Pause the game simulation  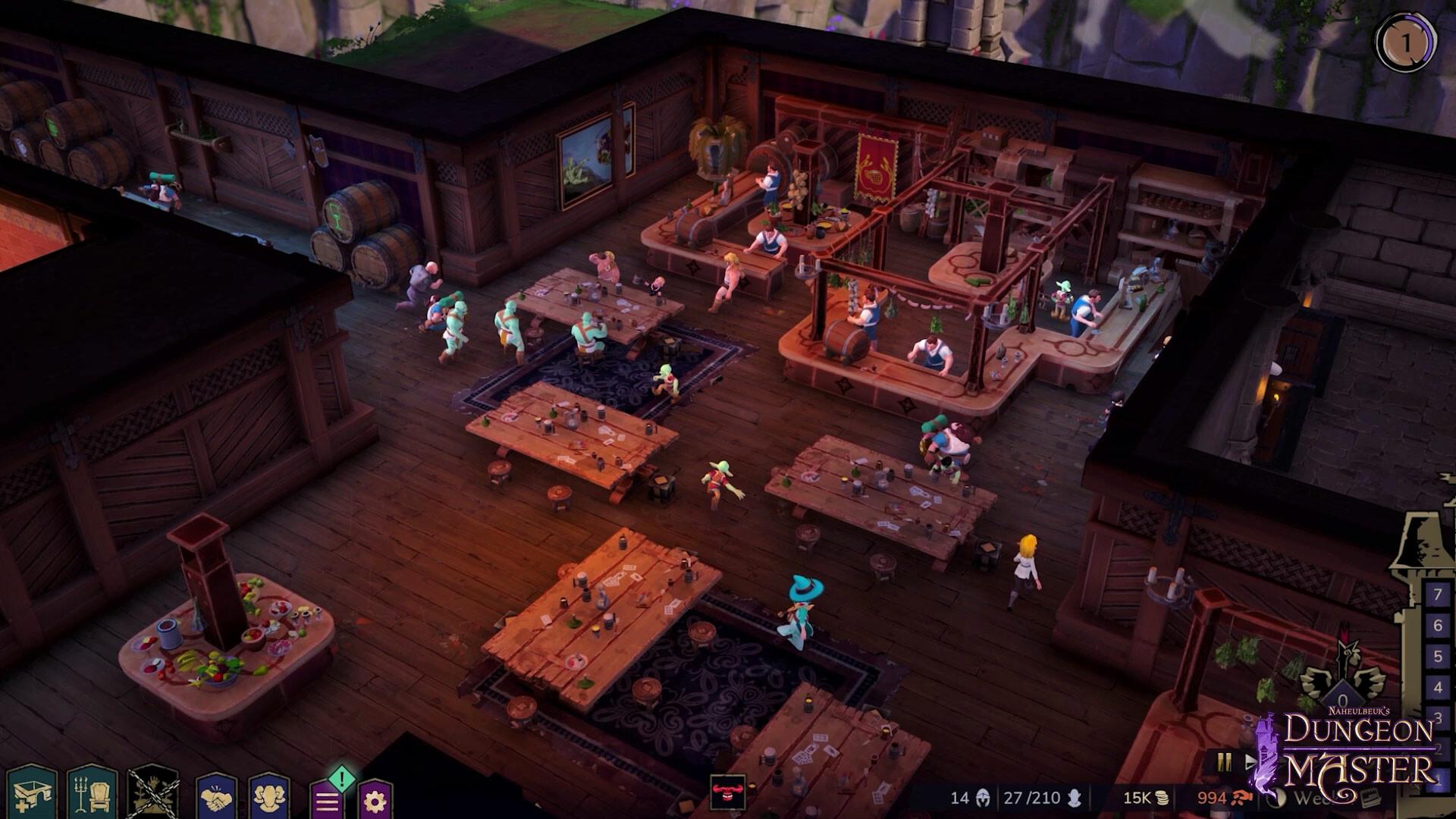(1223, 763)
